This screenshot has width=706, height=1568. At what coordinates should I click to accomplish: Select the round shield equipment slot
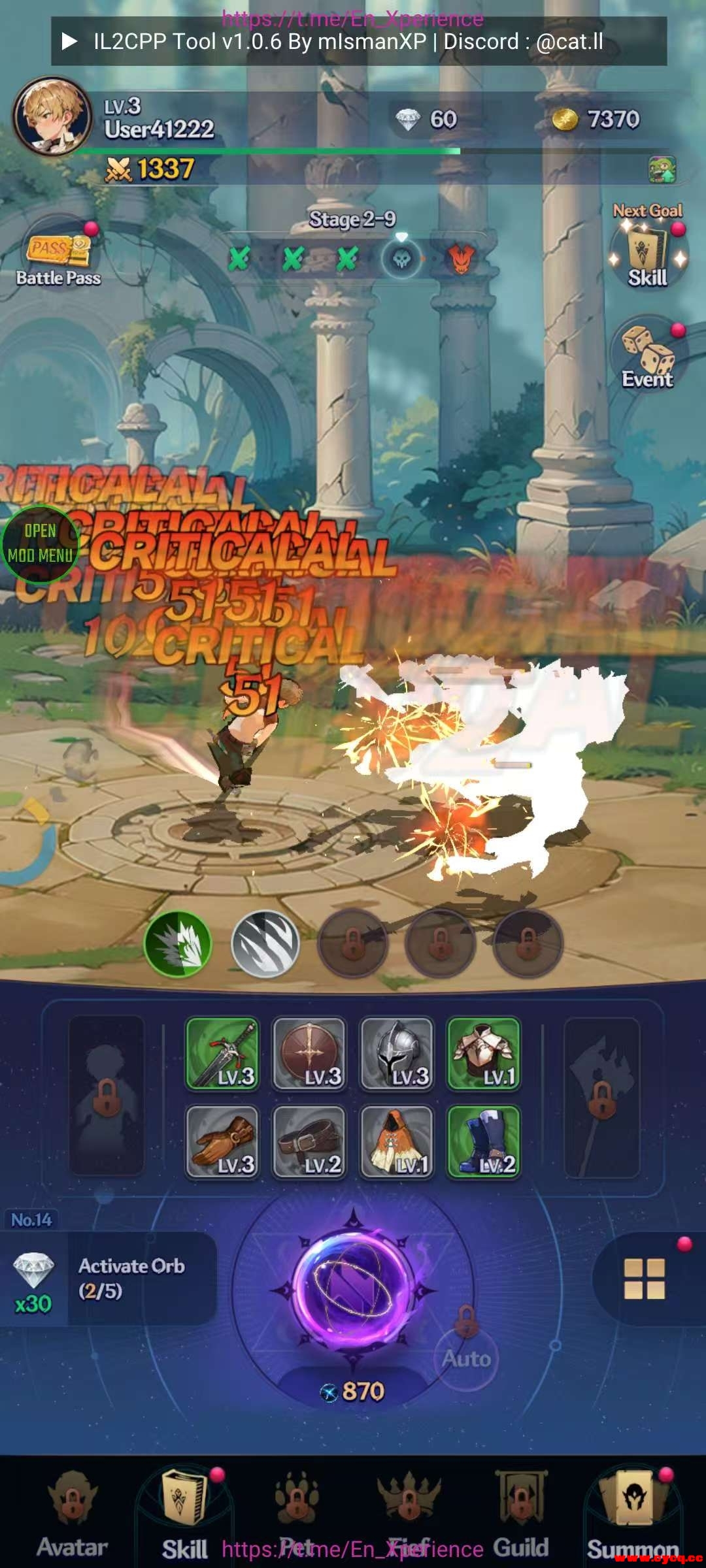point(309,1053)
